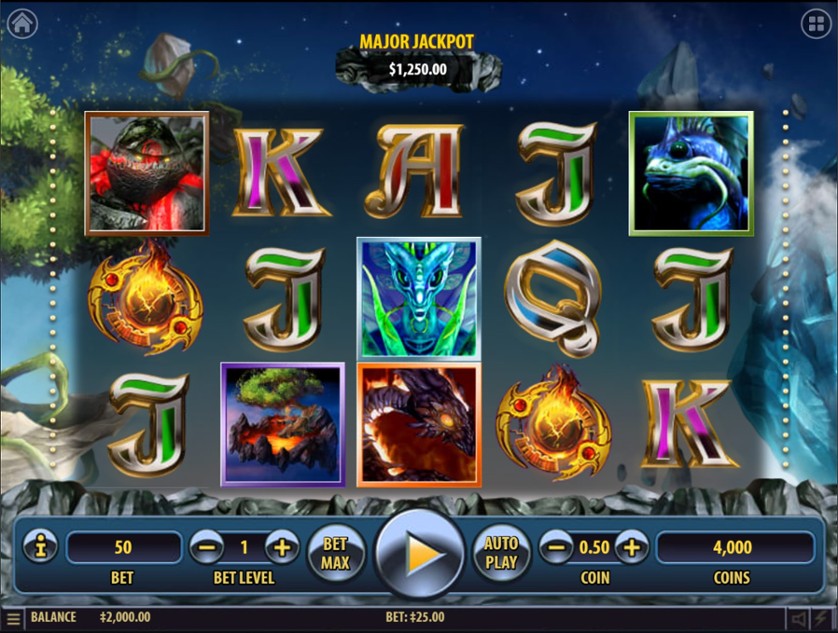Screen dimensions: 838x633
Task: Raise the coin value
Action: click(631, 548)
